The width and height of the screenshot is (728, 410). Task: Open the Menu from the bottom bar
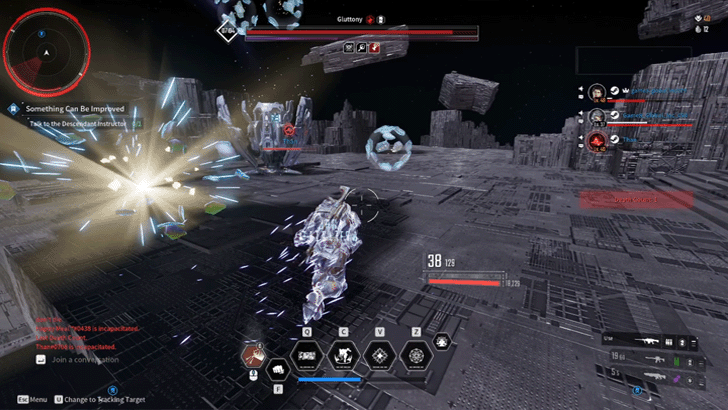pos(34,399)
